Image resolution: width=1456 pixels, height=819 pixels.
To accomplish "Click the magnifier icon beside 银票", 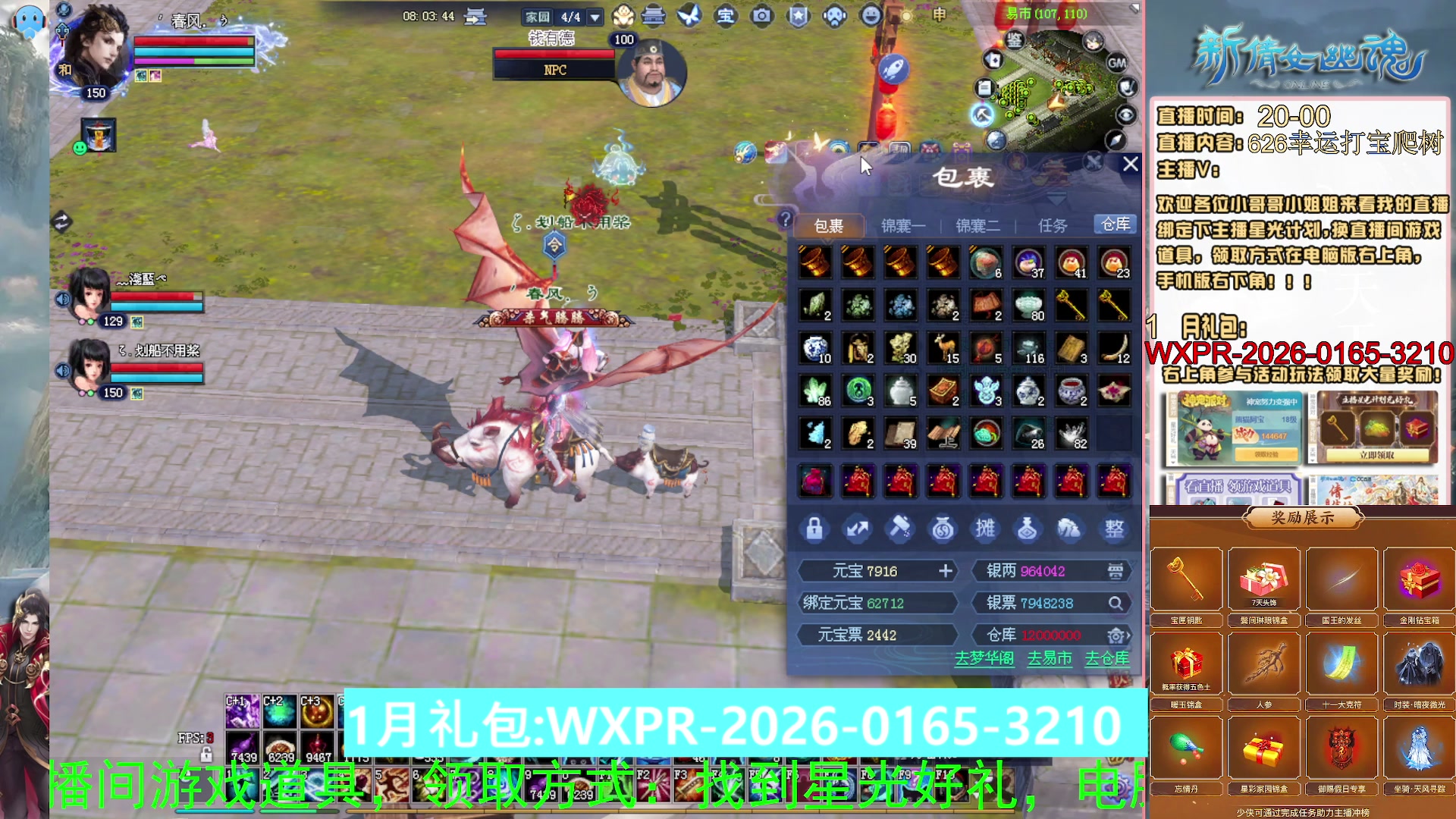I will pos(1116,603).
